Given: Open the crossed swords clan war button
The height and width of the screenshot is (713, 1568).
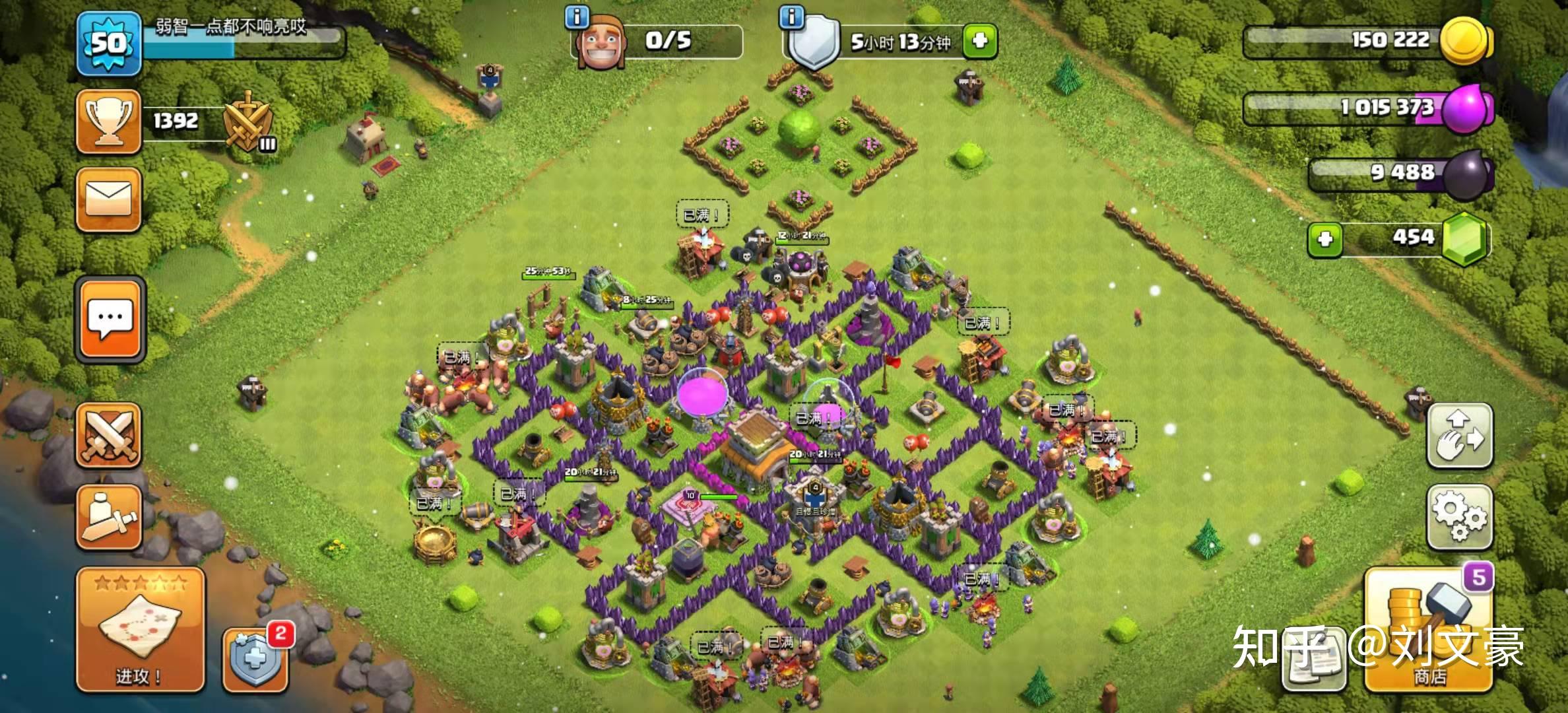Looking at the screenshot, I should pyautogui.click(x=109, y=436).
